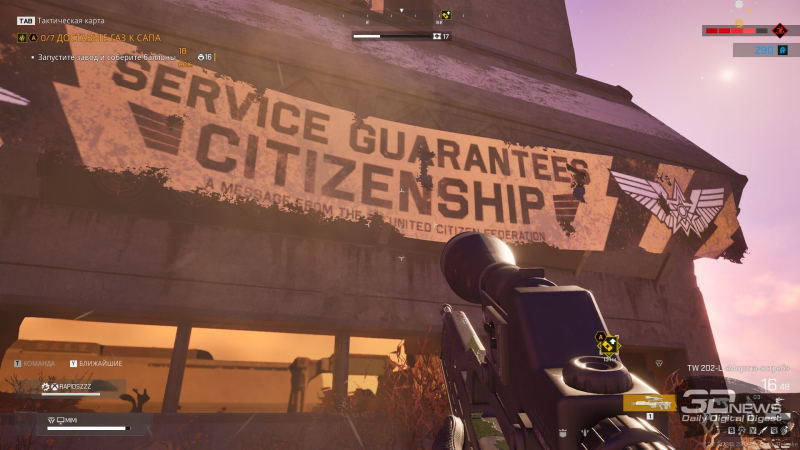The width and height of the screenshot is (800, 450).
Task: Select the highlighted primary rifle weapon slot
Action: (x=649, y=402)
